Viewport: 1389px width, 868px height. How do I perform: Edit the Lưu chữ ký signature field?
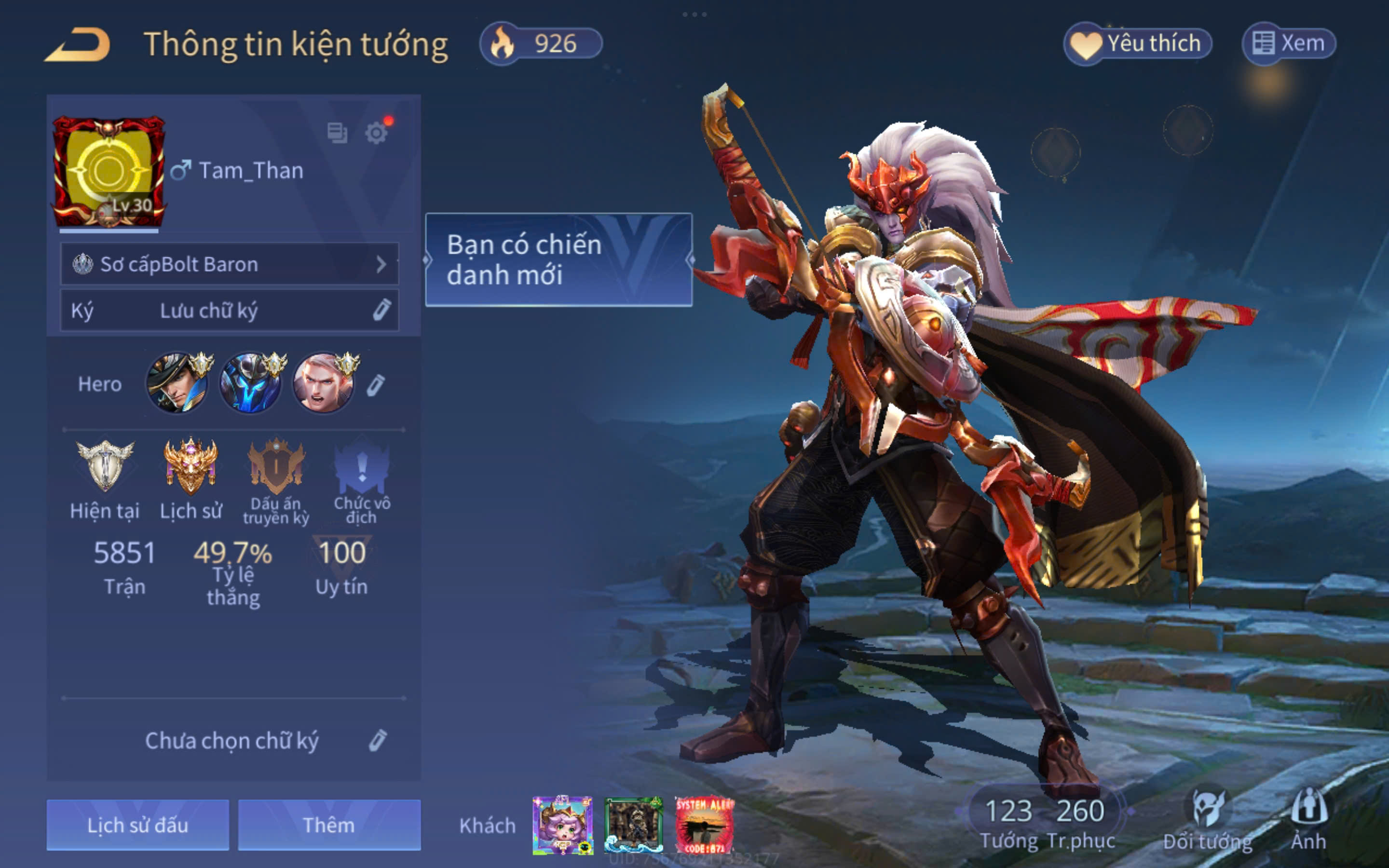[x=381, y=310]
